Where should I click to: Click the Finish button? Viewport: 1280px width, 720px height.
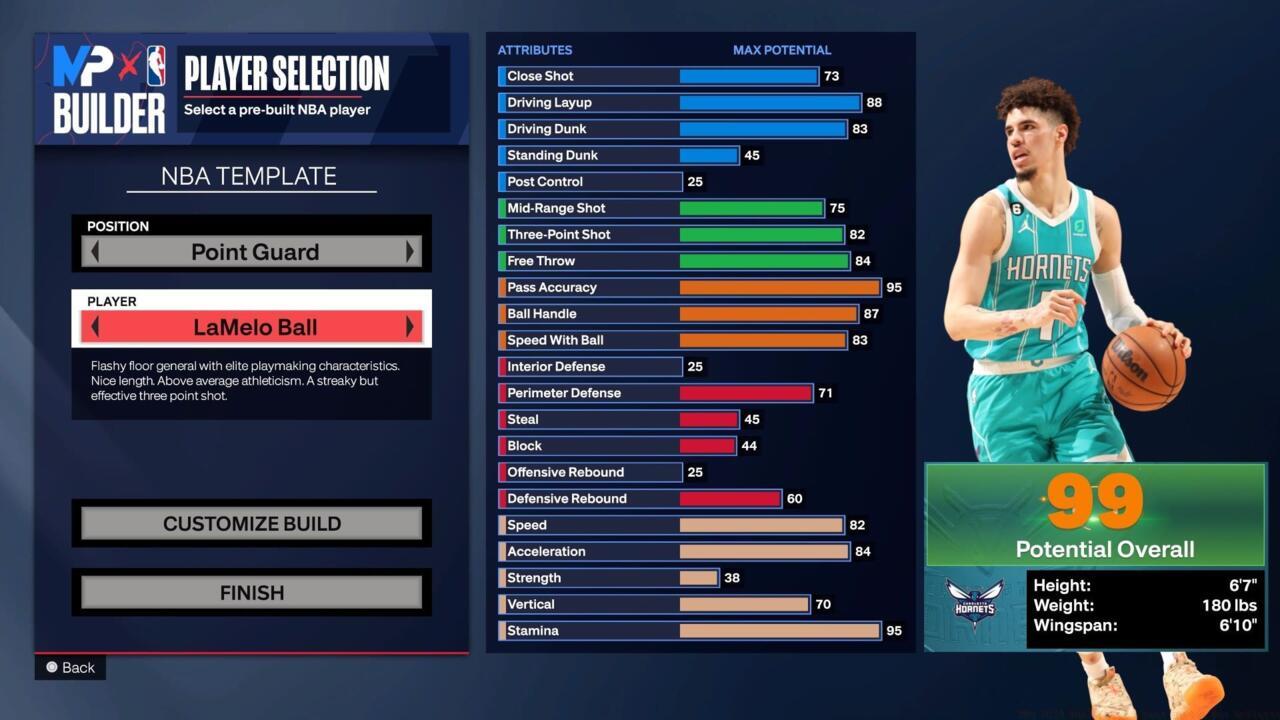[251, 592]
